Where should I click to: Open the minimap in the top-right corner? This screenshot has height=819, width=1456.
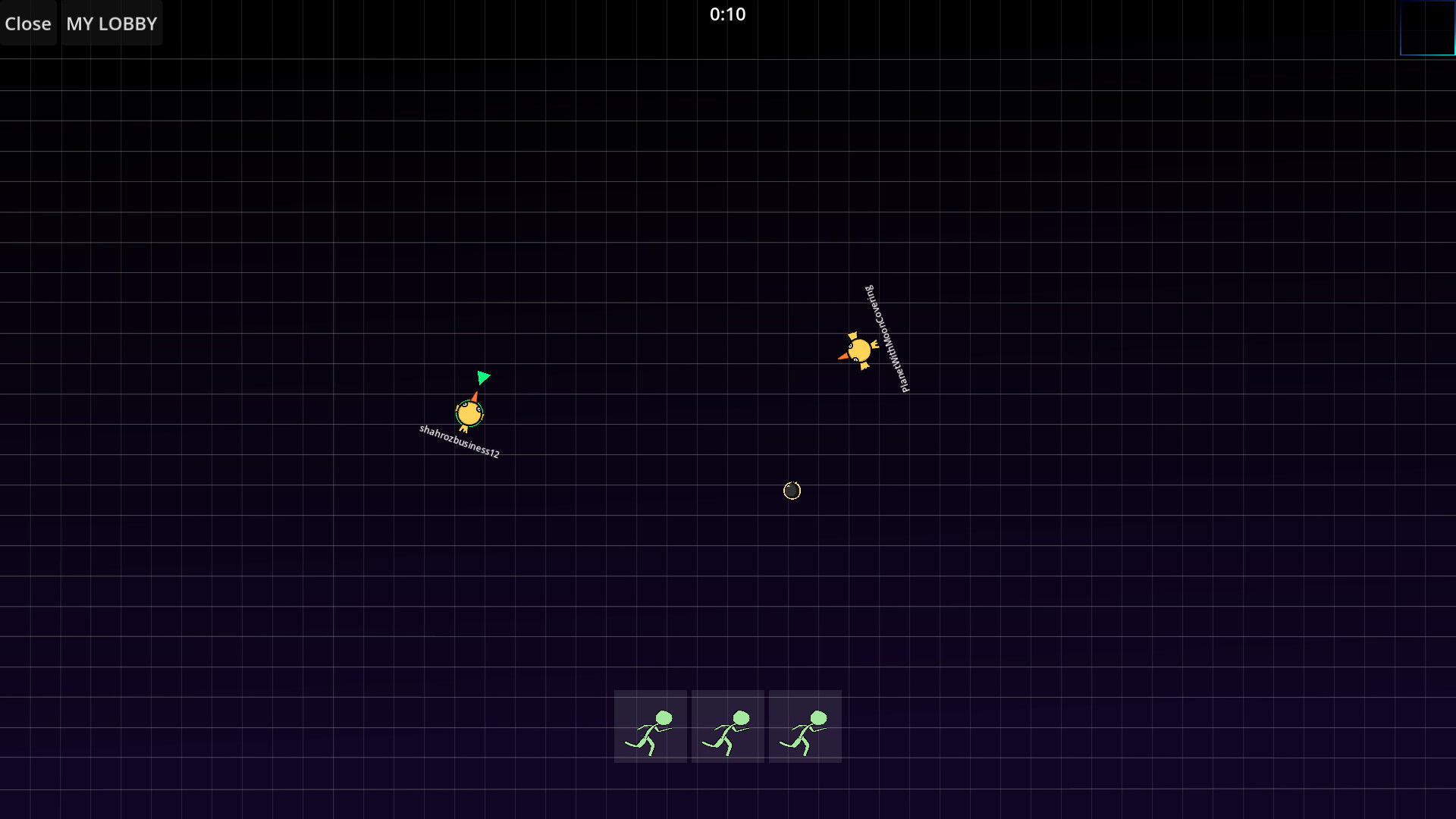click(x=1426, y=28)
